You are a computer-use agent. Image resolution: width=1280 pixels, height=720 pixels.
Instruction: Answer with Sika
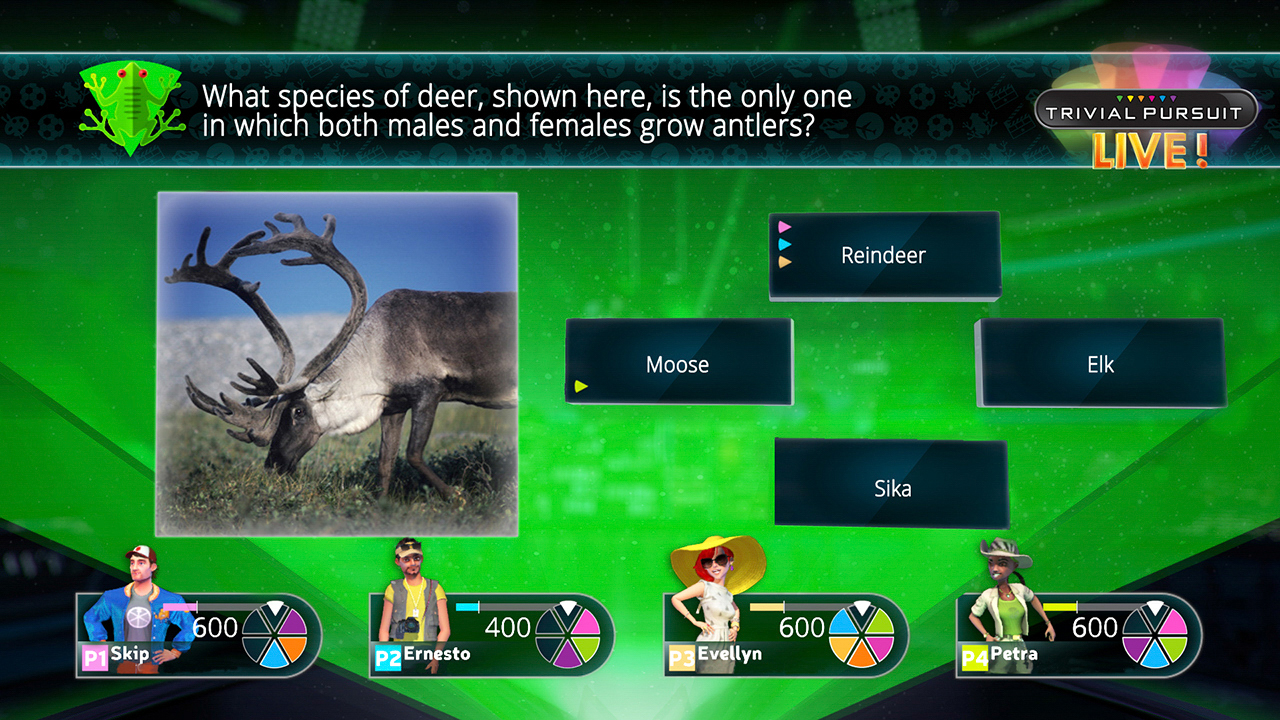click(x=891, y=484)
